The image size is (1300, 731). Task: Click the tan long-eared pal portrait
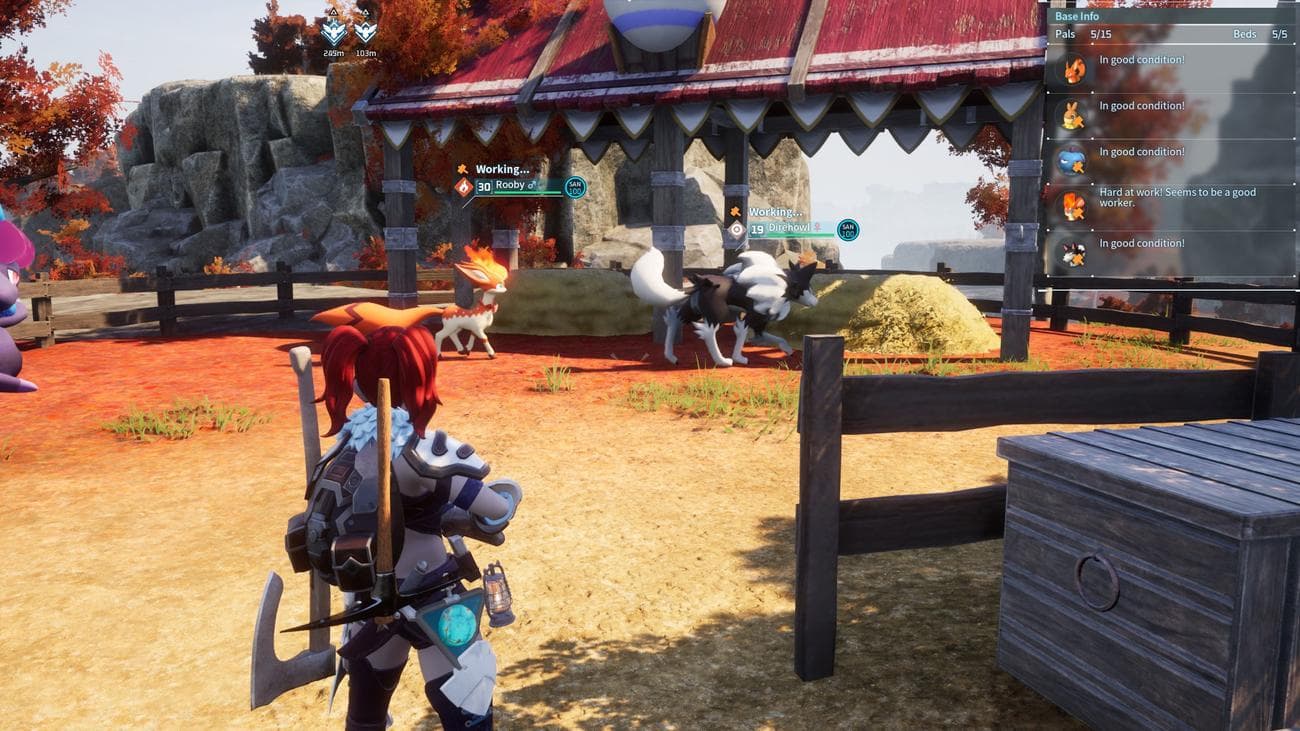[x=1074, y=116]
